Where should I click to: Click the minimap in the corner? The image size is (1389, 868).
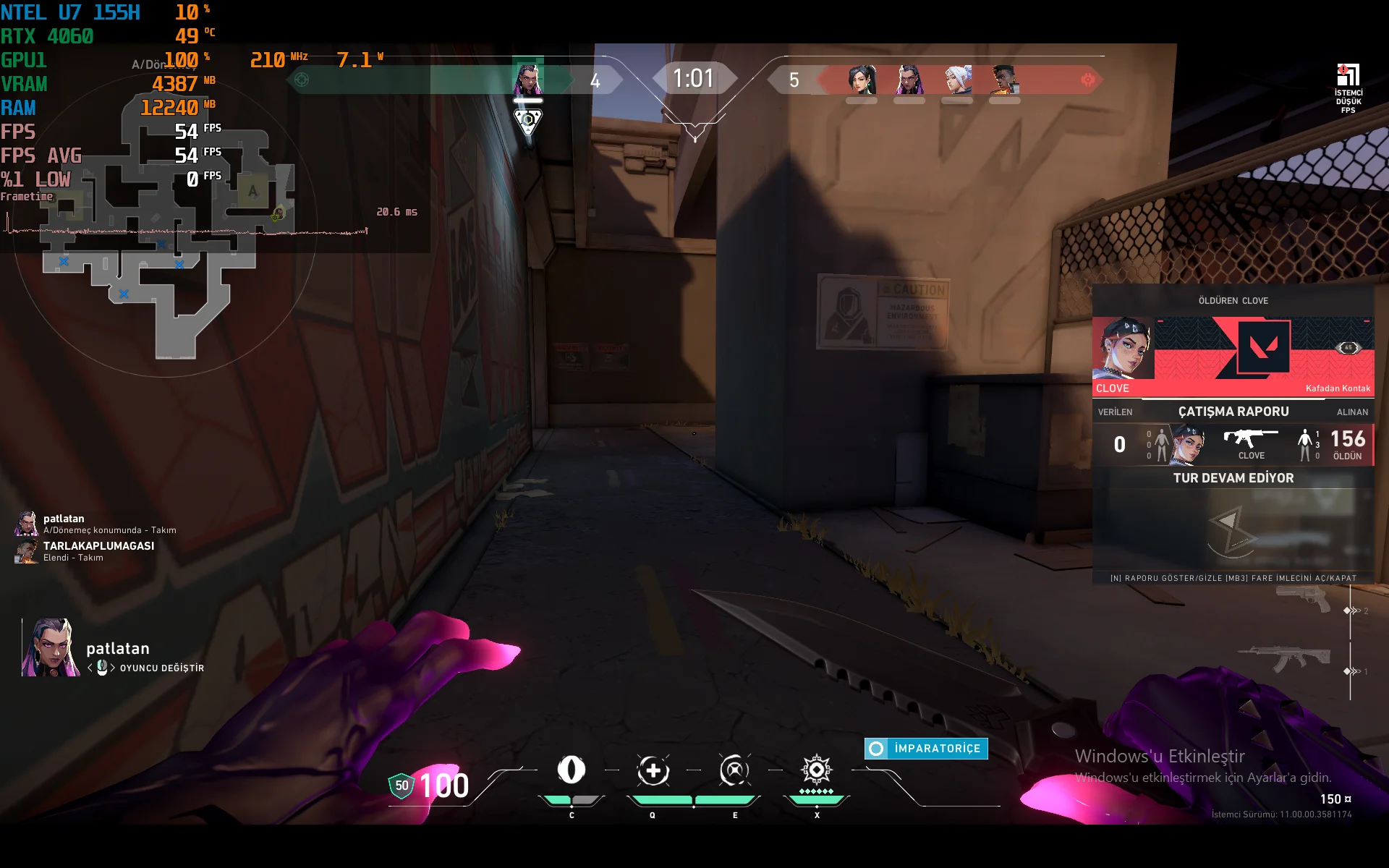click(x=166, y=239)
